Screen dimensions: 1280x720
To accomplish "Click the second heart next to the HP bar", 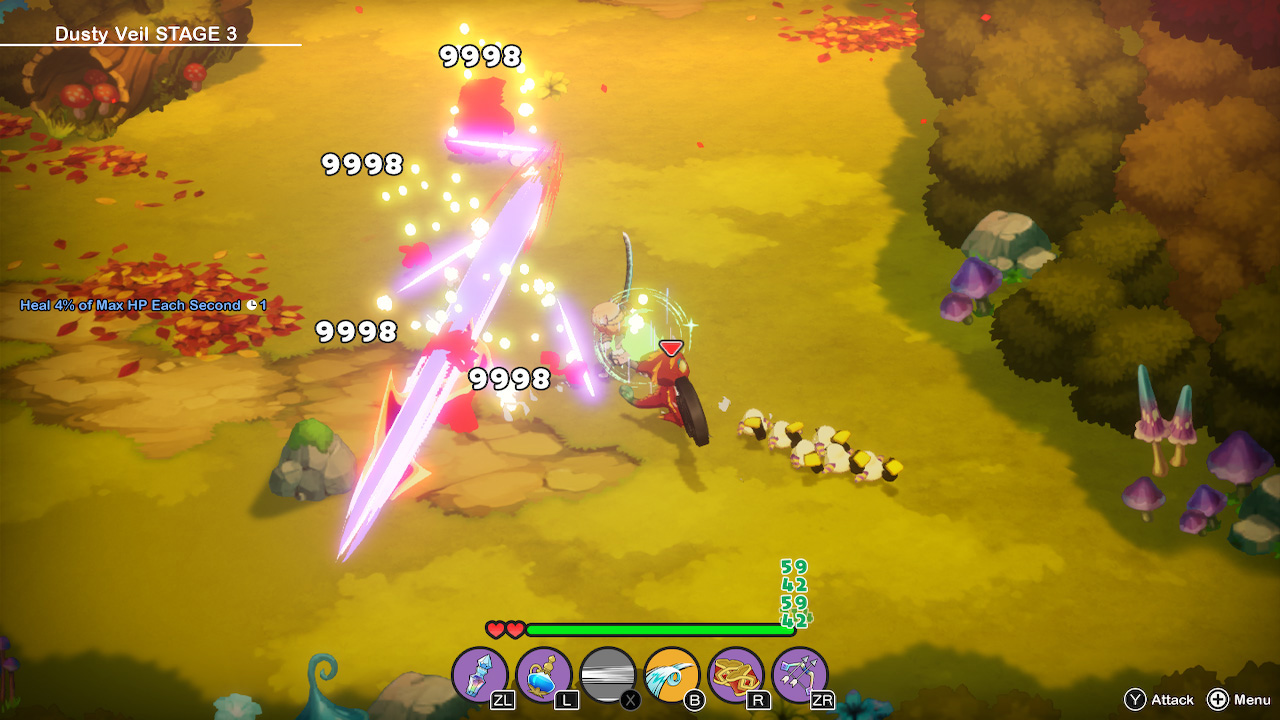I will [513, 630].
